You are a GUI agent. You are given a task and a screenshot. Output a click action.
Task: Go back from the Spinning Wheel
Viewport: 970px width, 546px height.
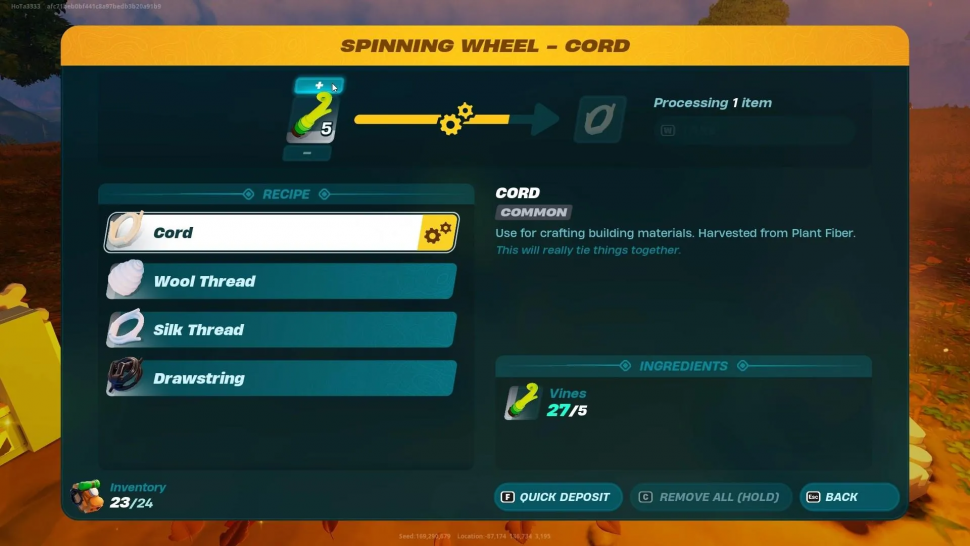click(849, 497)
